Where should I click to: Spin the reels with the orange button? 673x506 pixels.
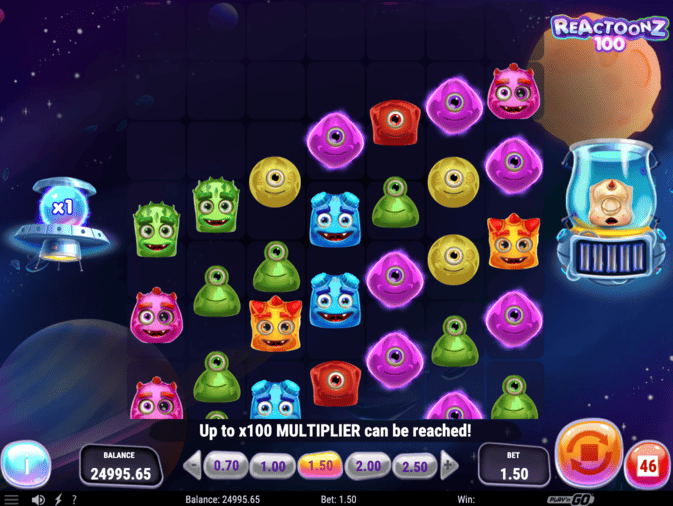click(589, 454)
